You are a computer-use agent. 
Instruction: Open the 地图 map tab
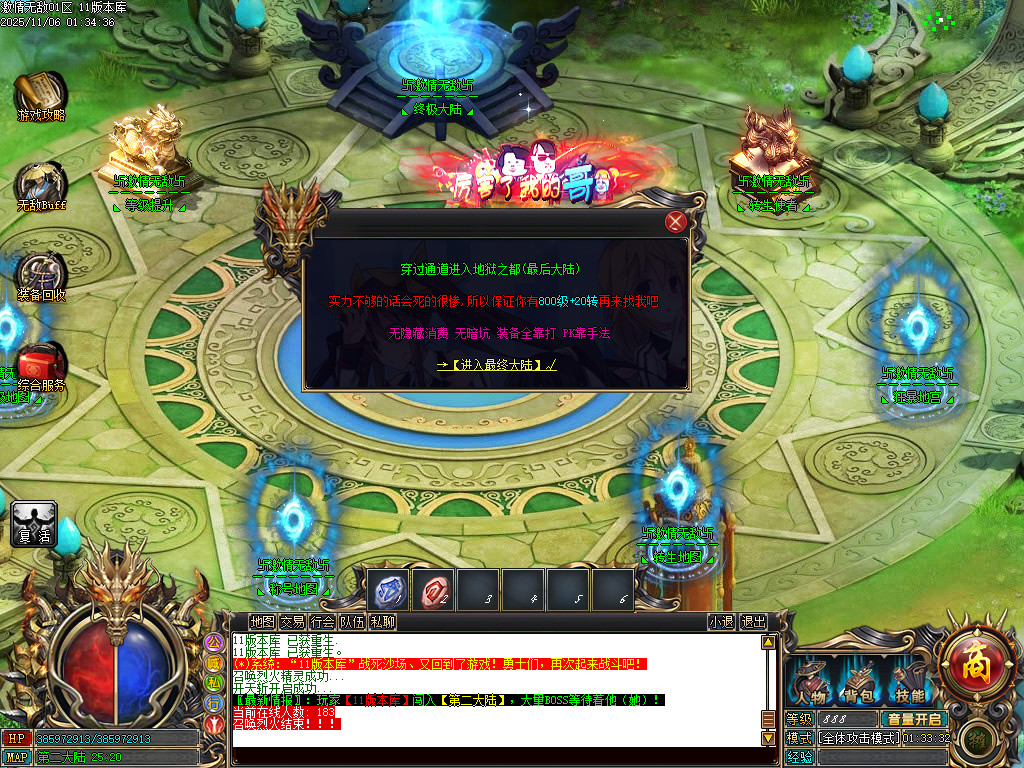coord(262,622)
